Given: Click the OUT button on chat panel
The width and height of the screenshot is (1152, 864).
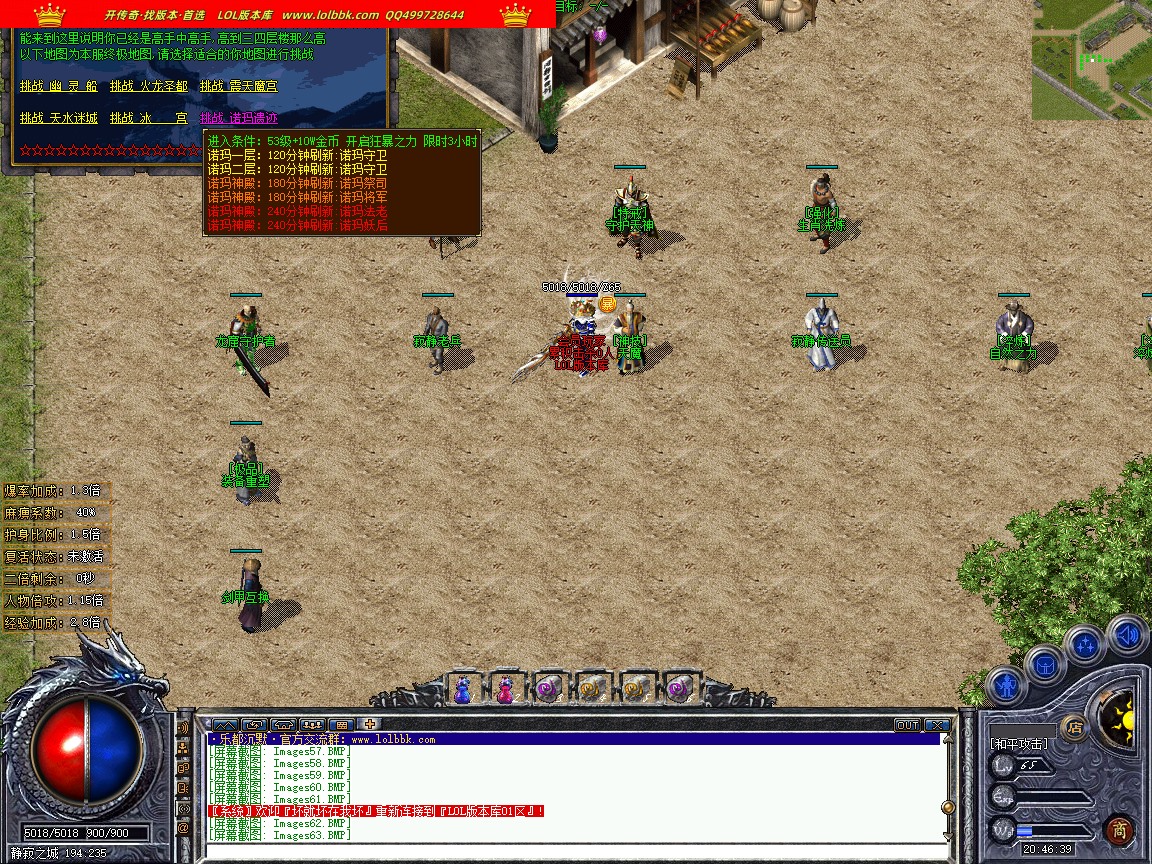Looking at the screenshot, I should 907,725.
